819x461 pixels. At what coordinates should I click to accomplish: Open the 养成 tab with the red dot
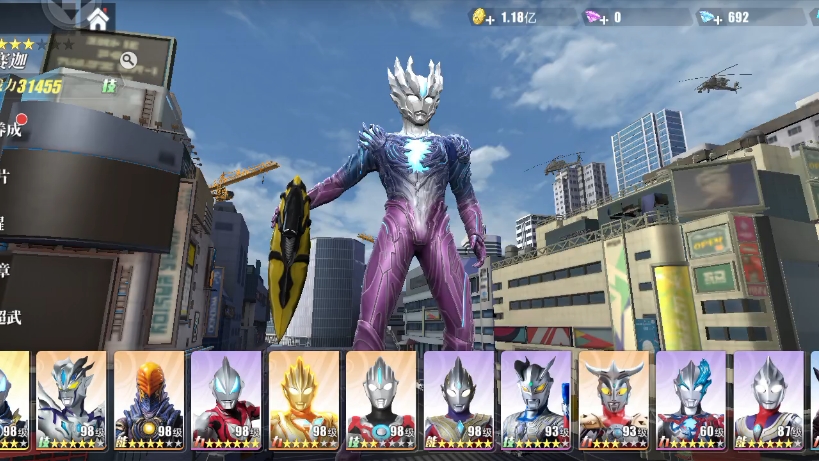click(x=10, y=128)
